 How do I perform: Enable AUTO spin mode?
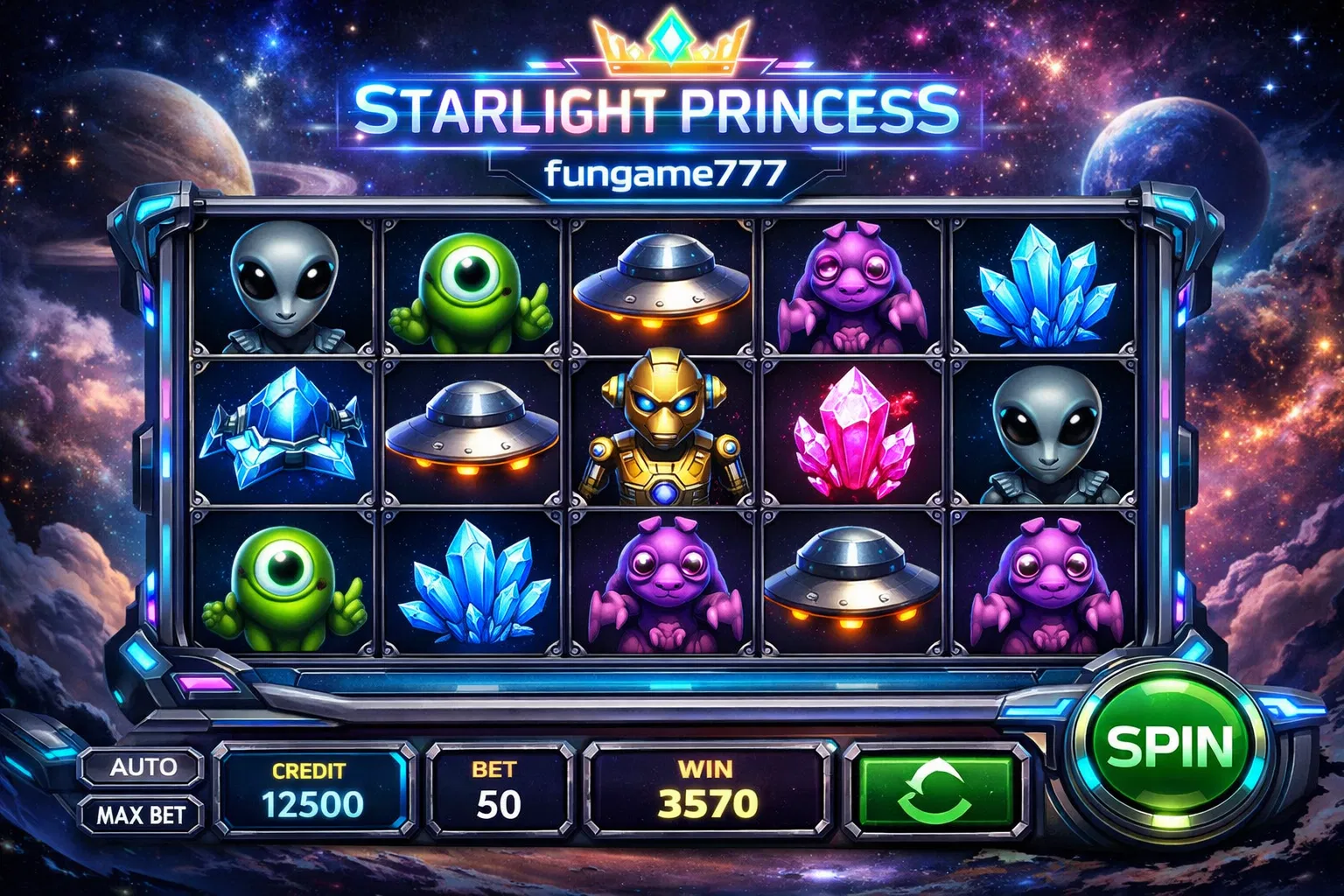click(x=142, y=767)
